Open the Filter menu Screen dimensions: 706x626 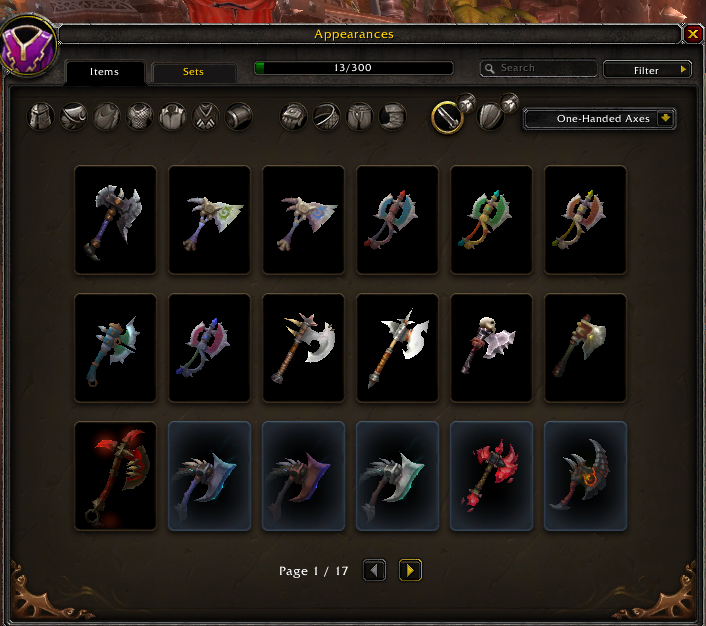pos(647,70)
